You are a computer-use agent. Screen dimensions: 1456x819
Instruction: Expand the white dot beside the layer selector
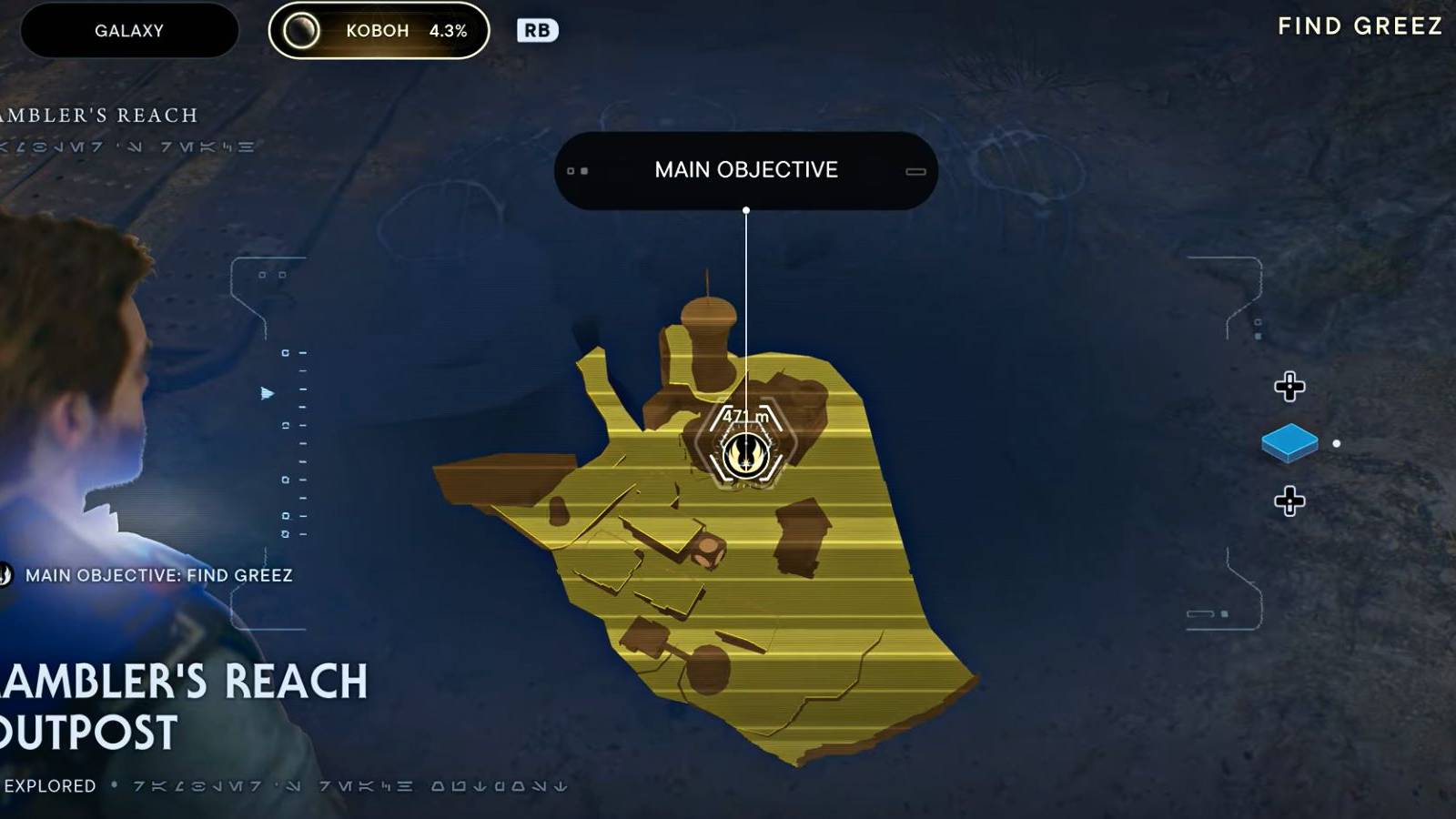1335,443
